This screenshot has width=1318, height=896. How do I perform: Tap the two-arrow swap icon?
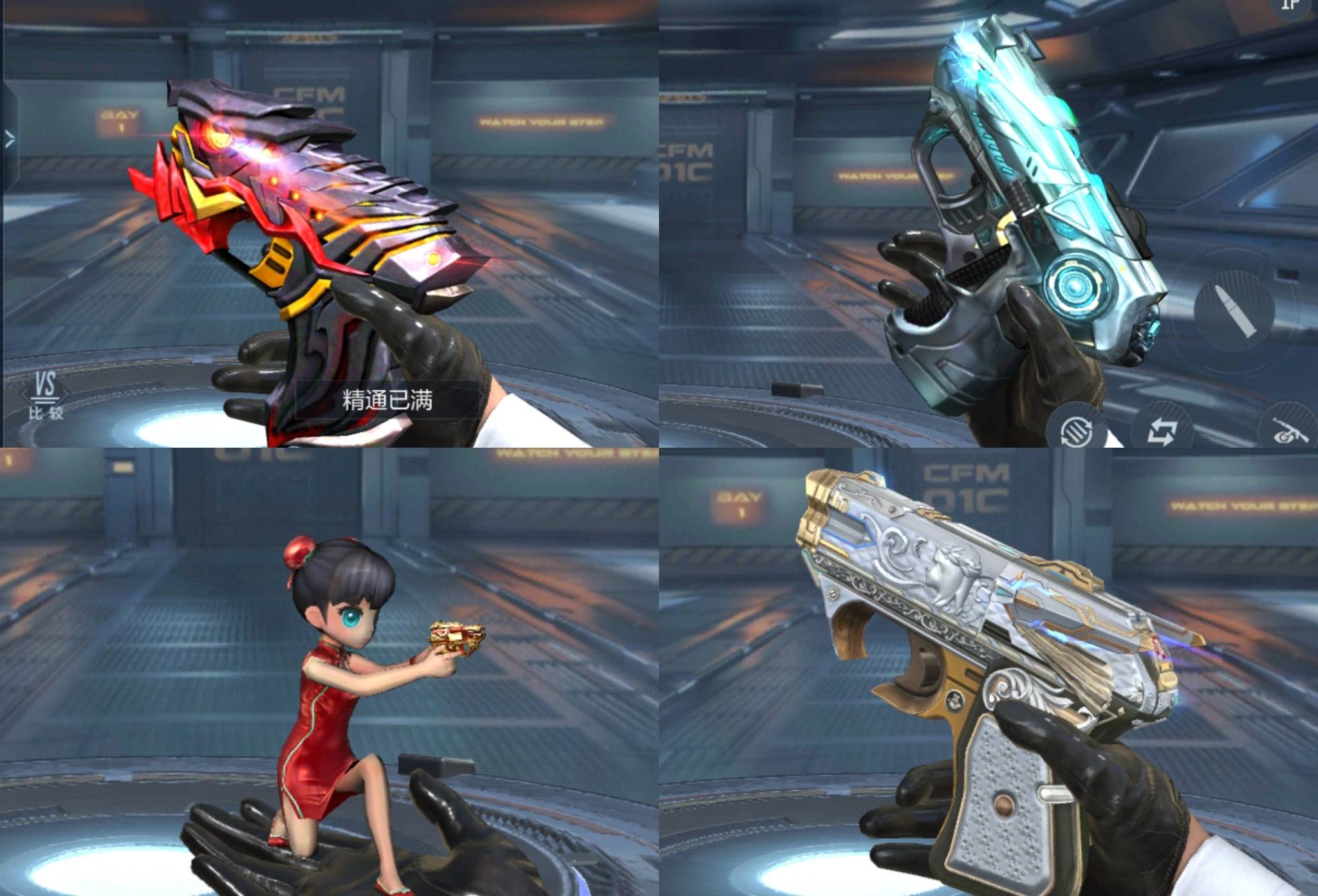1162,430
